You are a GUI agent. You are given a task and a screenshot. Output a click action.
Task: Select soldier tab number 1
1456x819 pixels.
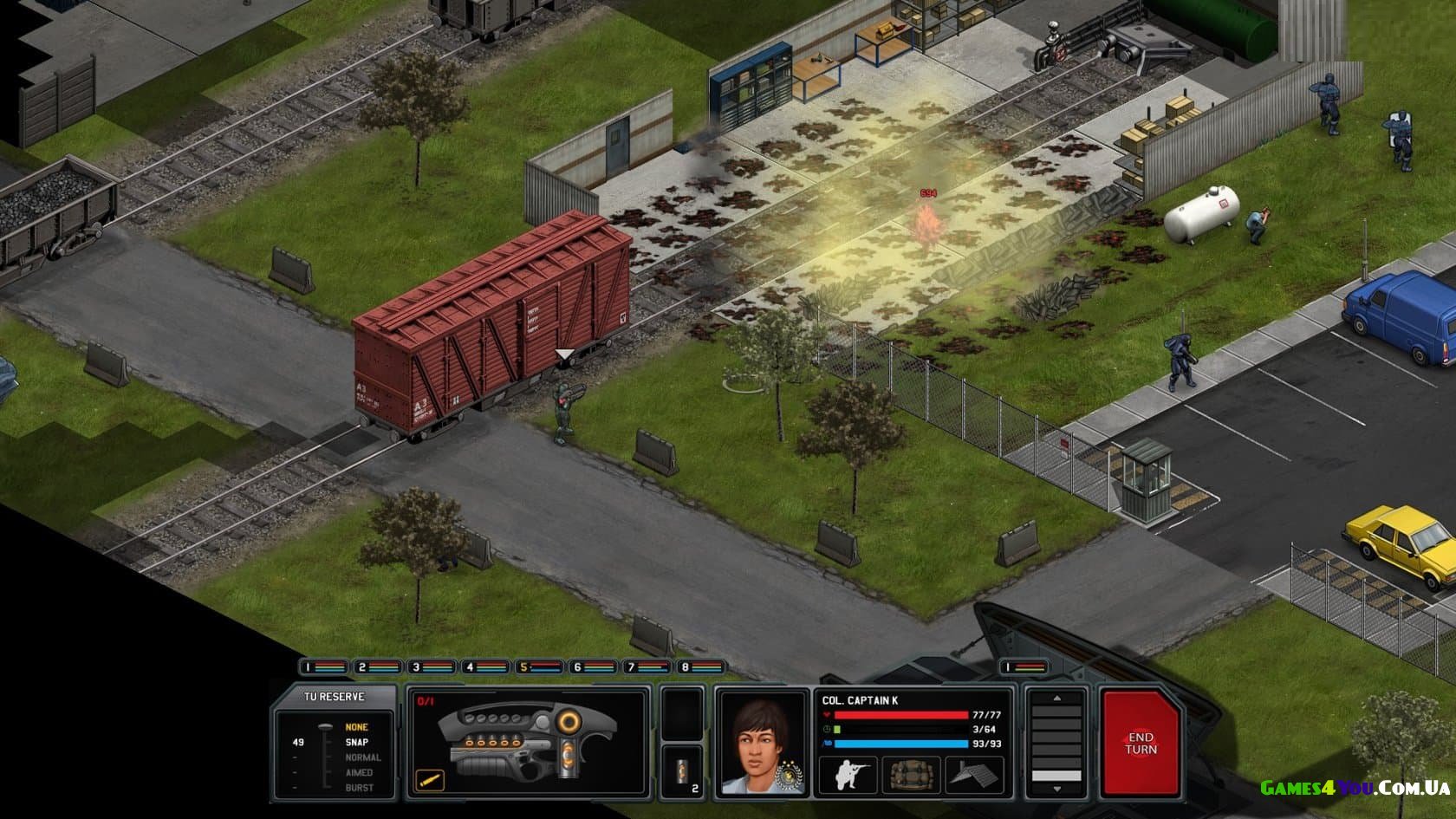point(322,667)
